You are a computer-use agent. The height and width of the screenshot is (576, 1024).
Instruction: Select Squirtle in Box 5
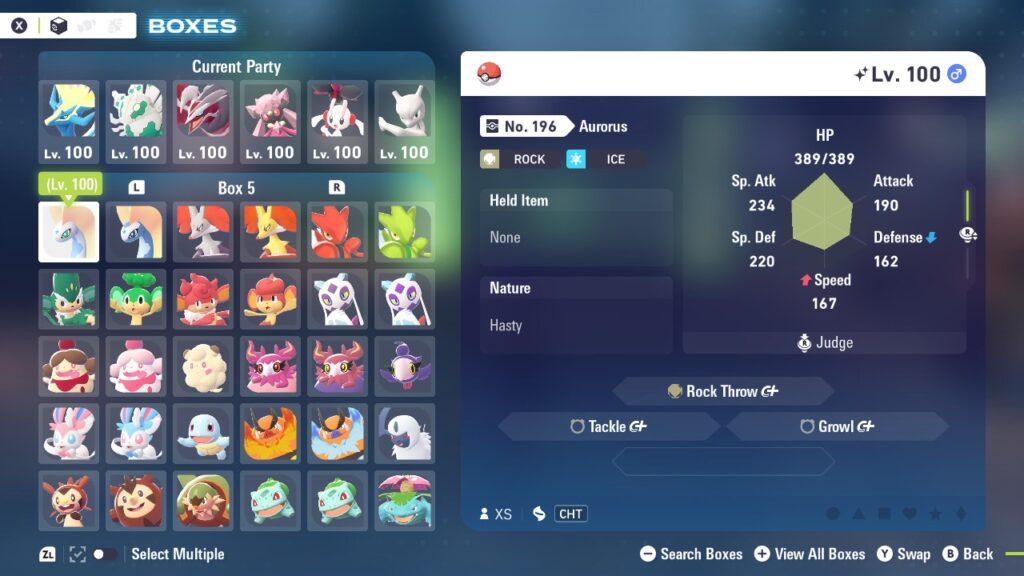click(203, 433)
